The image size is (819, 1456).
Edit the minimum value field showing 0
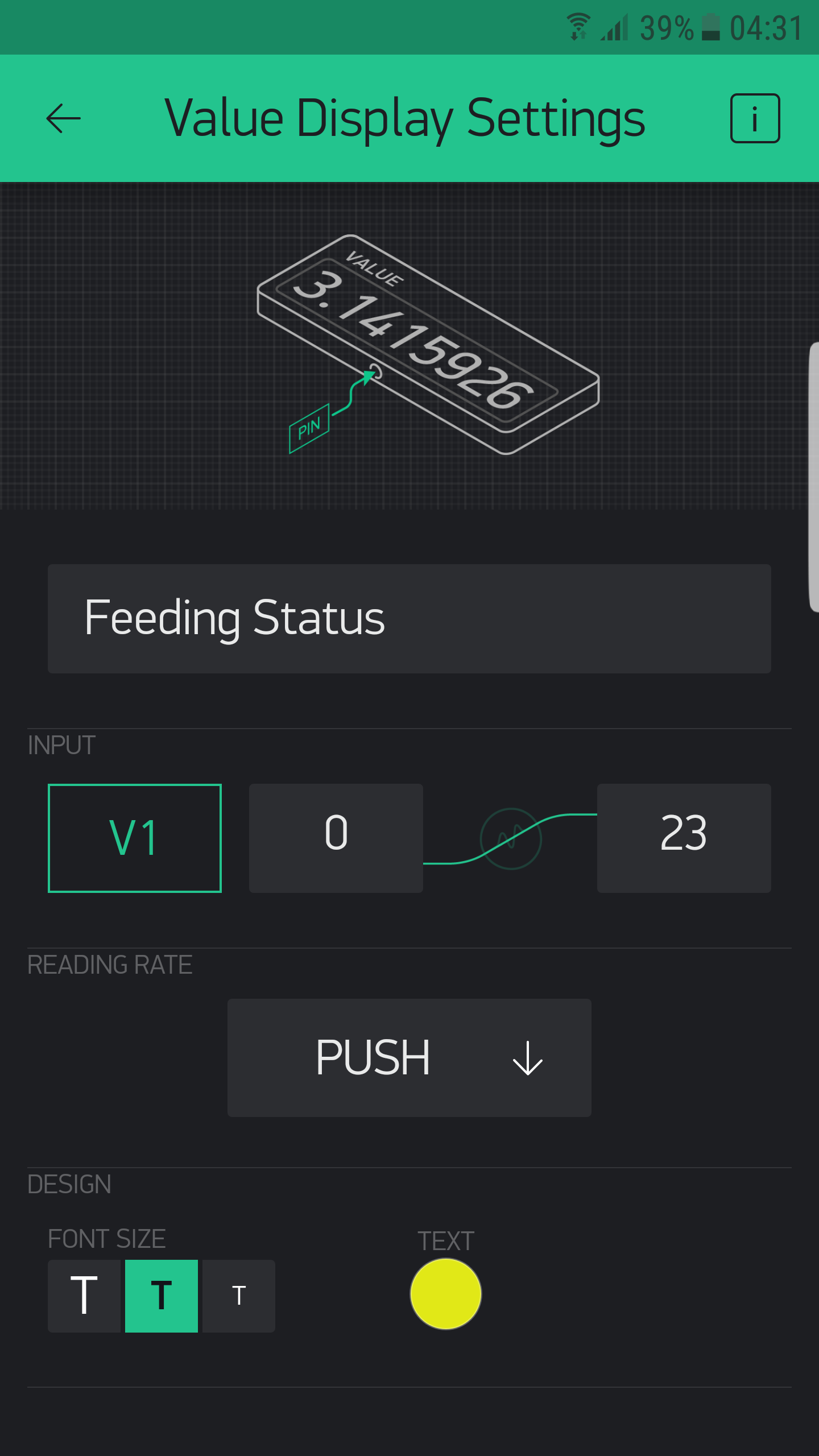336,837
